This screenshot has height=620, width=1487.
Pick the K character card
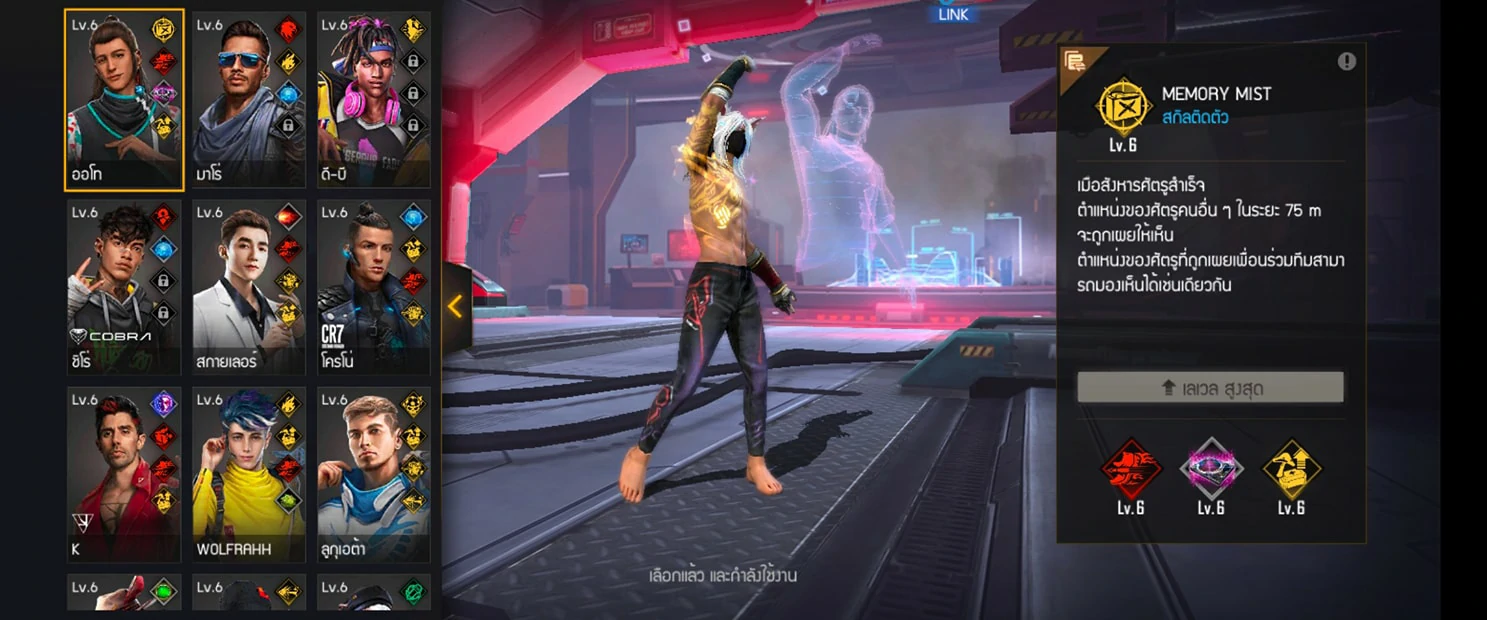tap(110, 474)
